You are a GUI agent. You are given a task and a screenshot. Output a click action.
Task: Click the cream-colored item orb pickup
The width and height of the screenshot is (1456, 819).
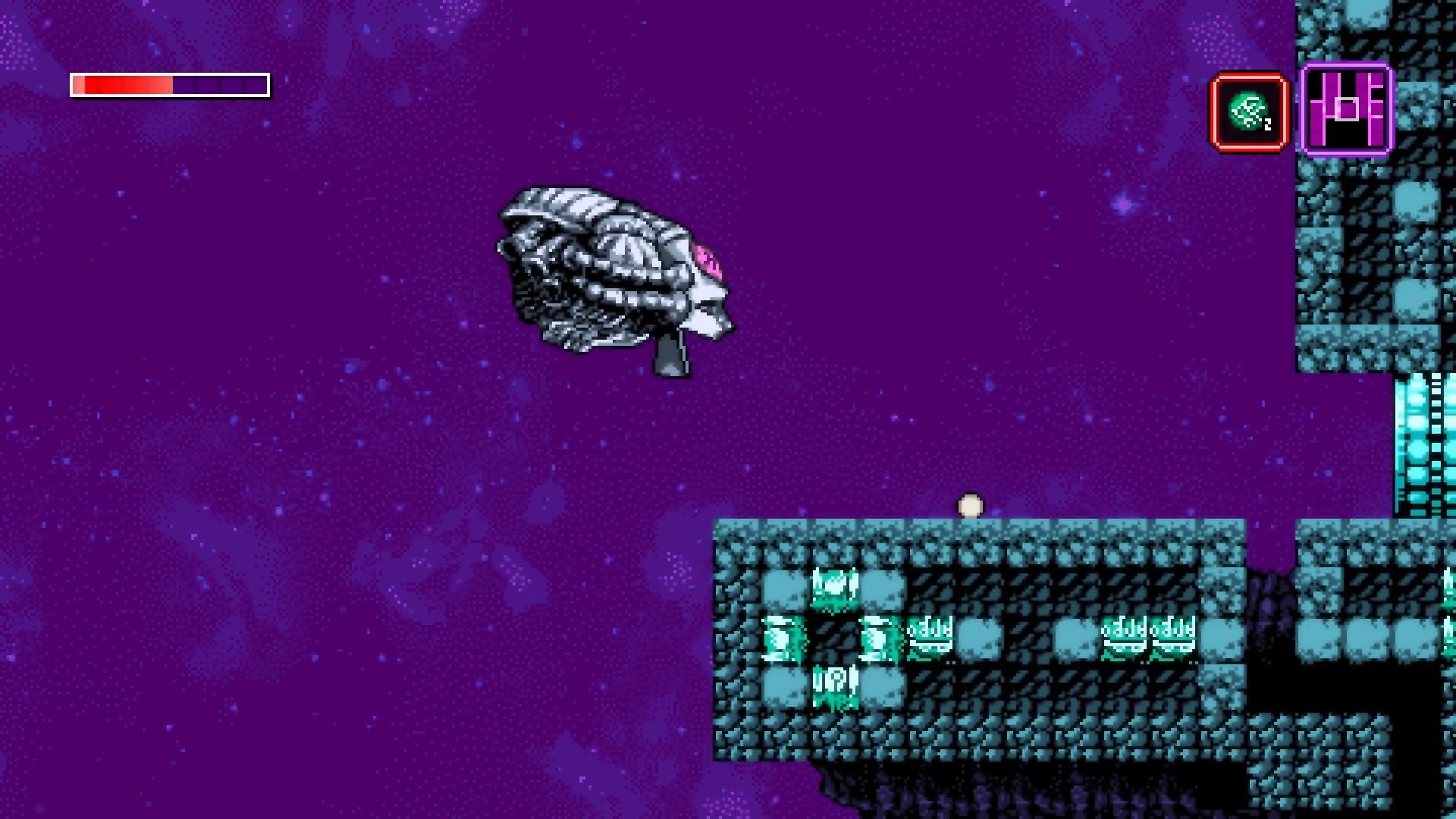click(x=969, y=503)
